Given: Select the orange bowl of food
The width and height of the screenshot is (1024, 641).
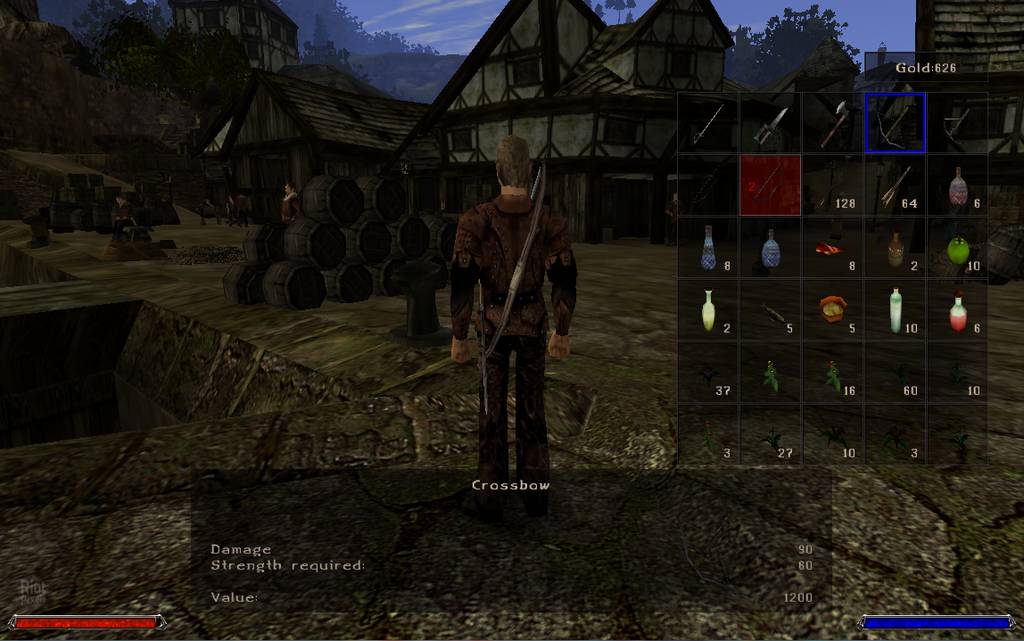Looking at the screenshot, I should point(833,310).
